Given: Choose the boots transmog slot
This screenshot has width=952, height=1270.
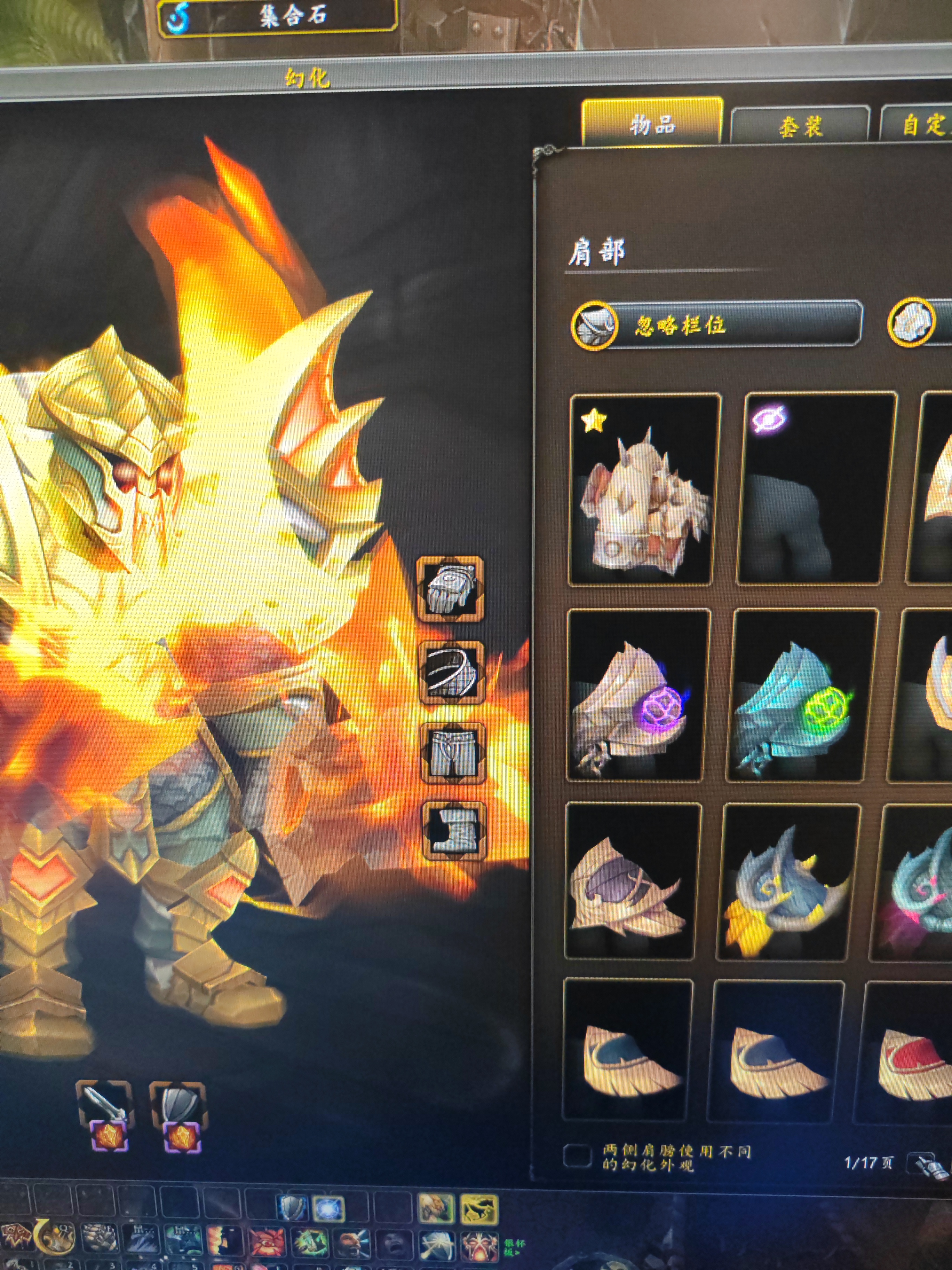Looking at the screenshot, I should click(454, 831).
